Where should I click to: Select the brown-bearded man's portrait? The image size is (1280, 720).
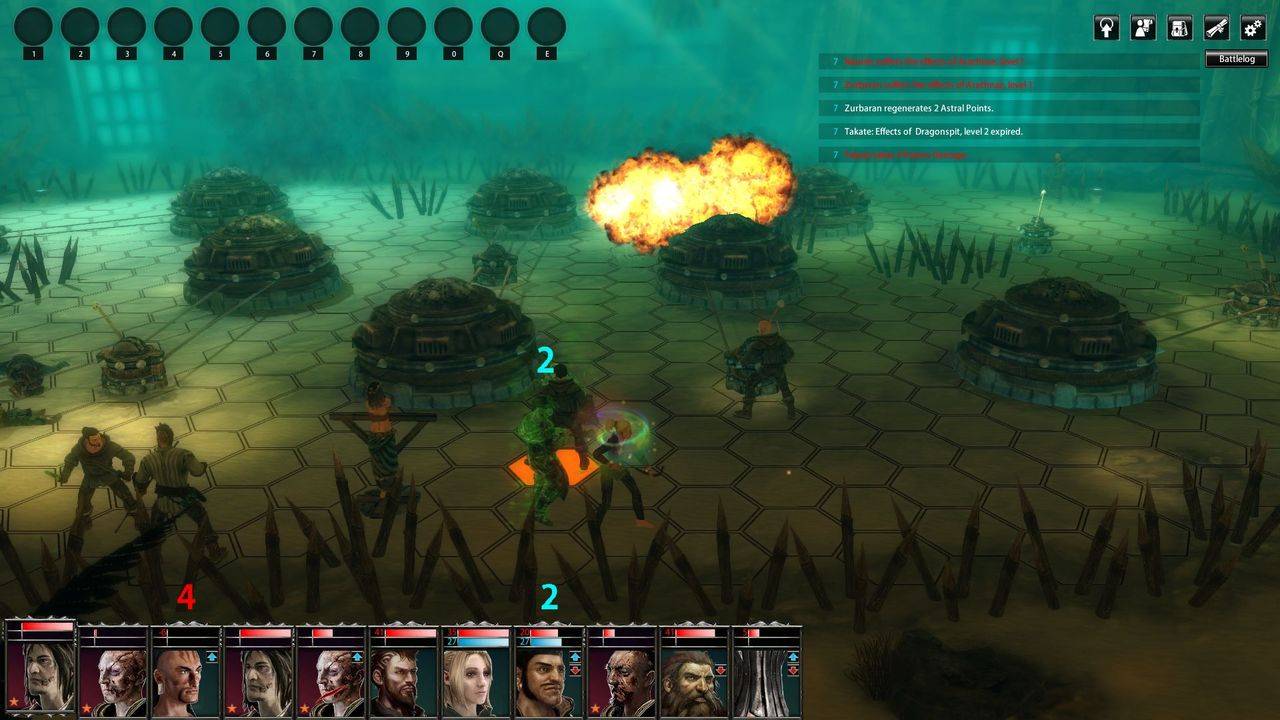pyautogui.click(x=402, y=680)
